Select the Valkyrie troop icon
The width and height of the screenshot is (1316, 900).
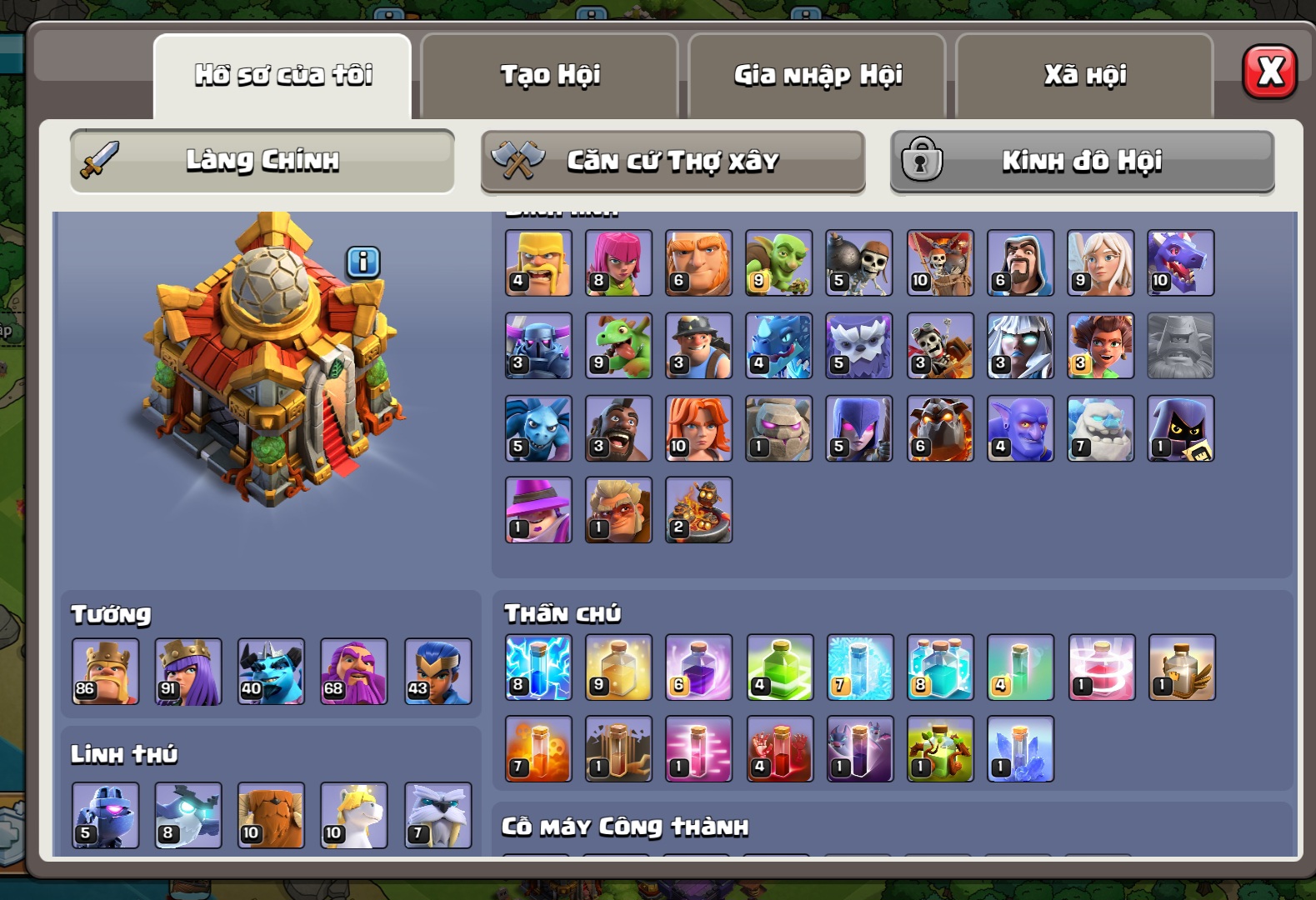pyautogui.click(x=698, y=428)
